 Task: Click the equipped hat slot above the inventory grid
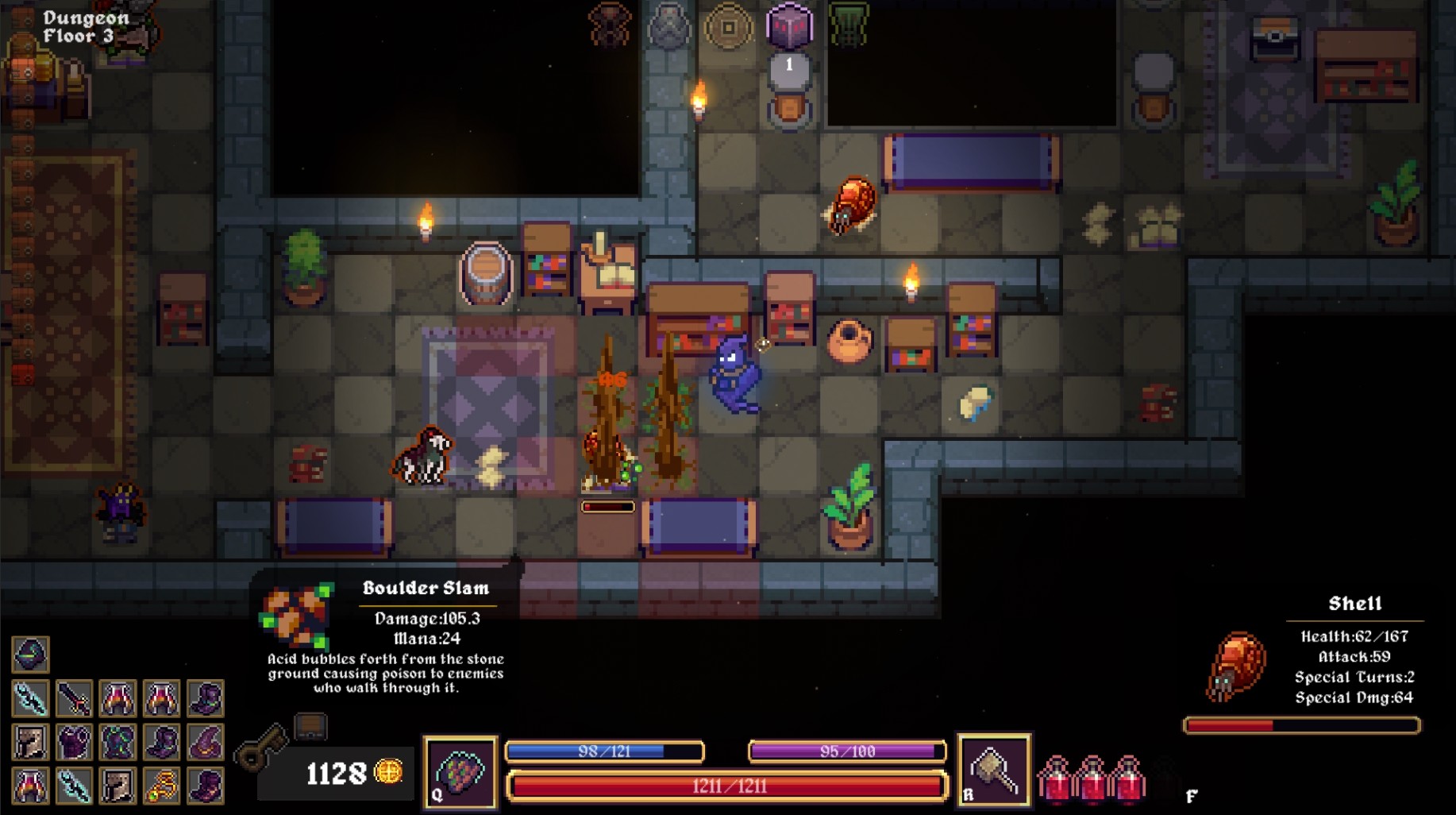[x=30, y=653]
